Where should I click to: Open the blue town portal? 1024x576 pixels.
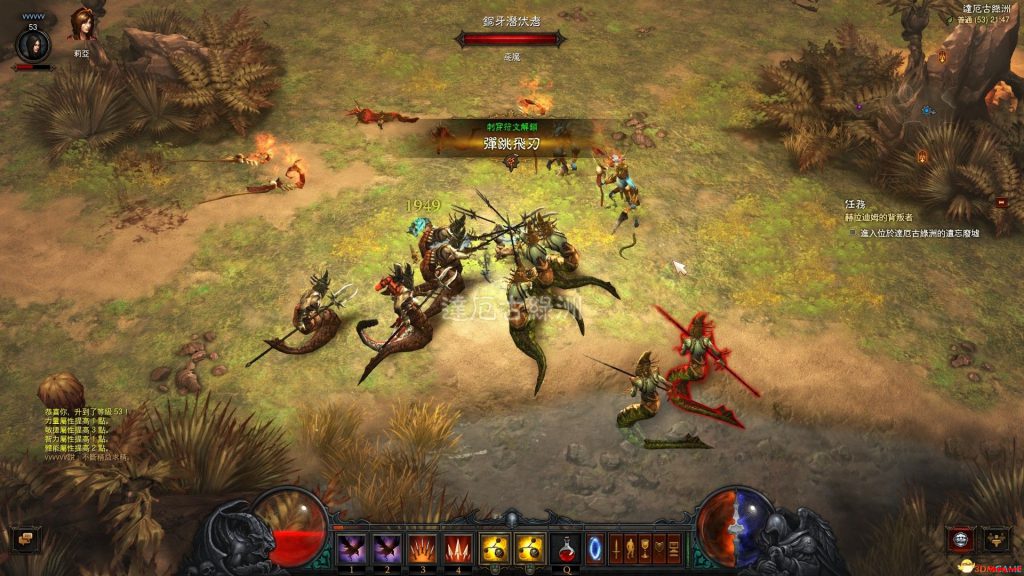pyautogui.click(x=596, y=547)
